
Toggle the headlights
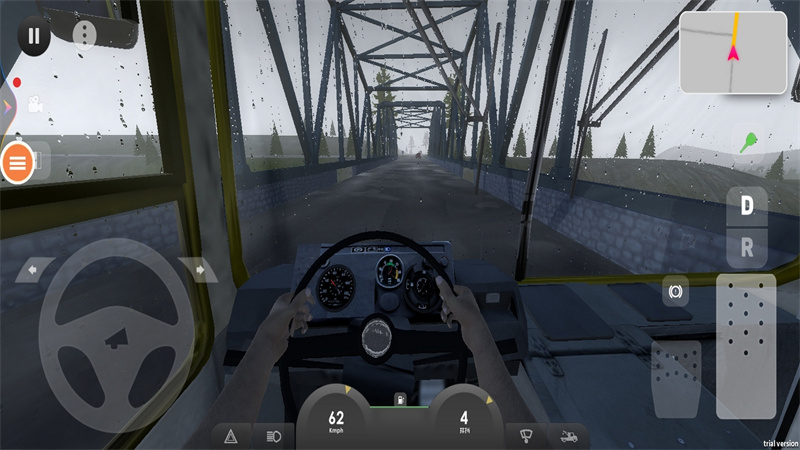point(273,436)
